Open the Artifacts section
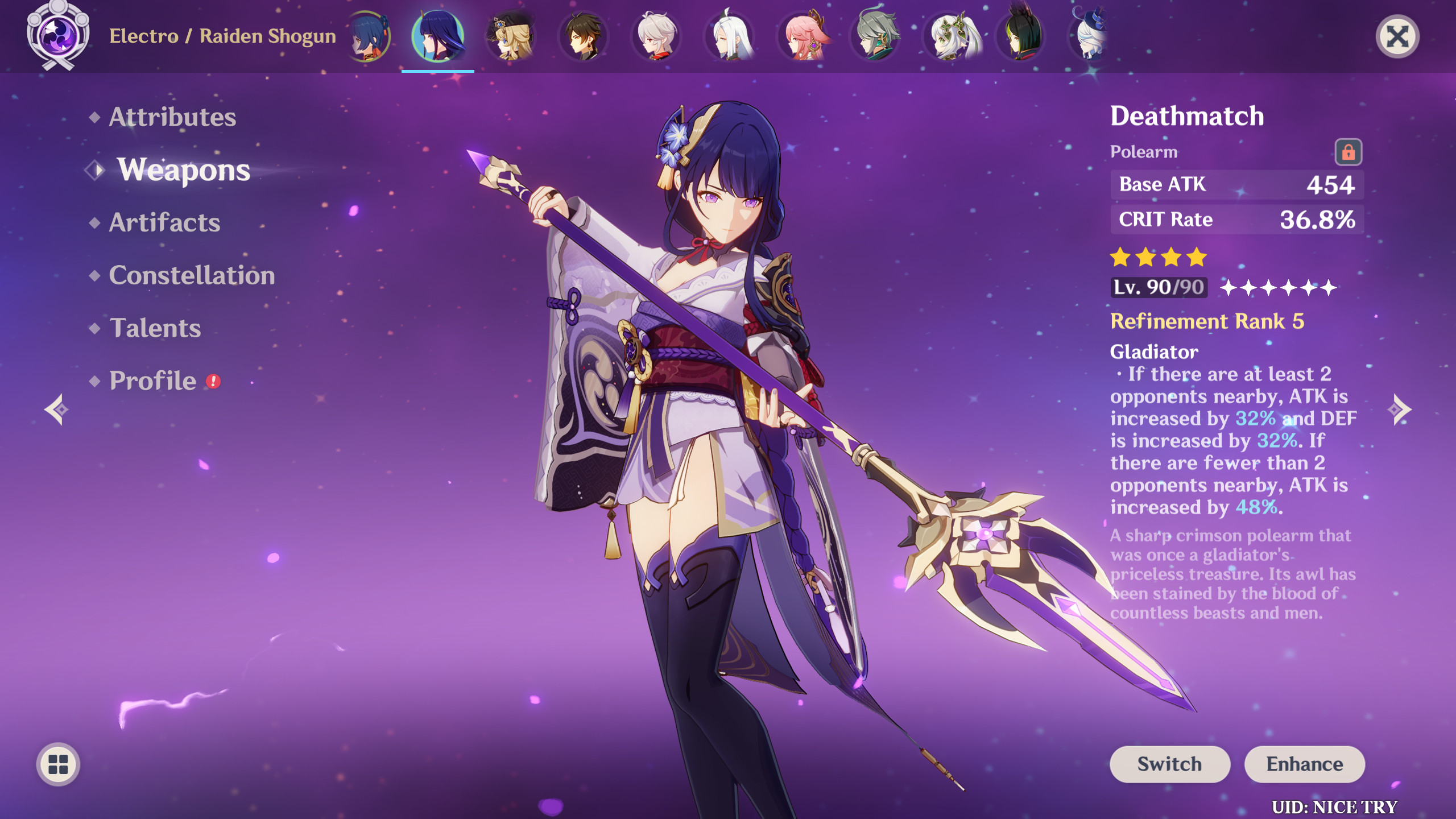 click(163, 223)
